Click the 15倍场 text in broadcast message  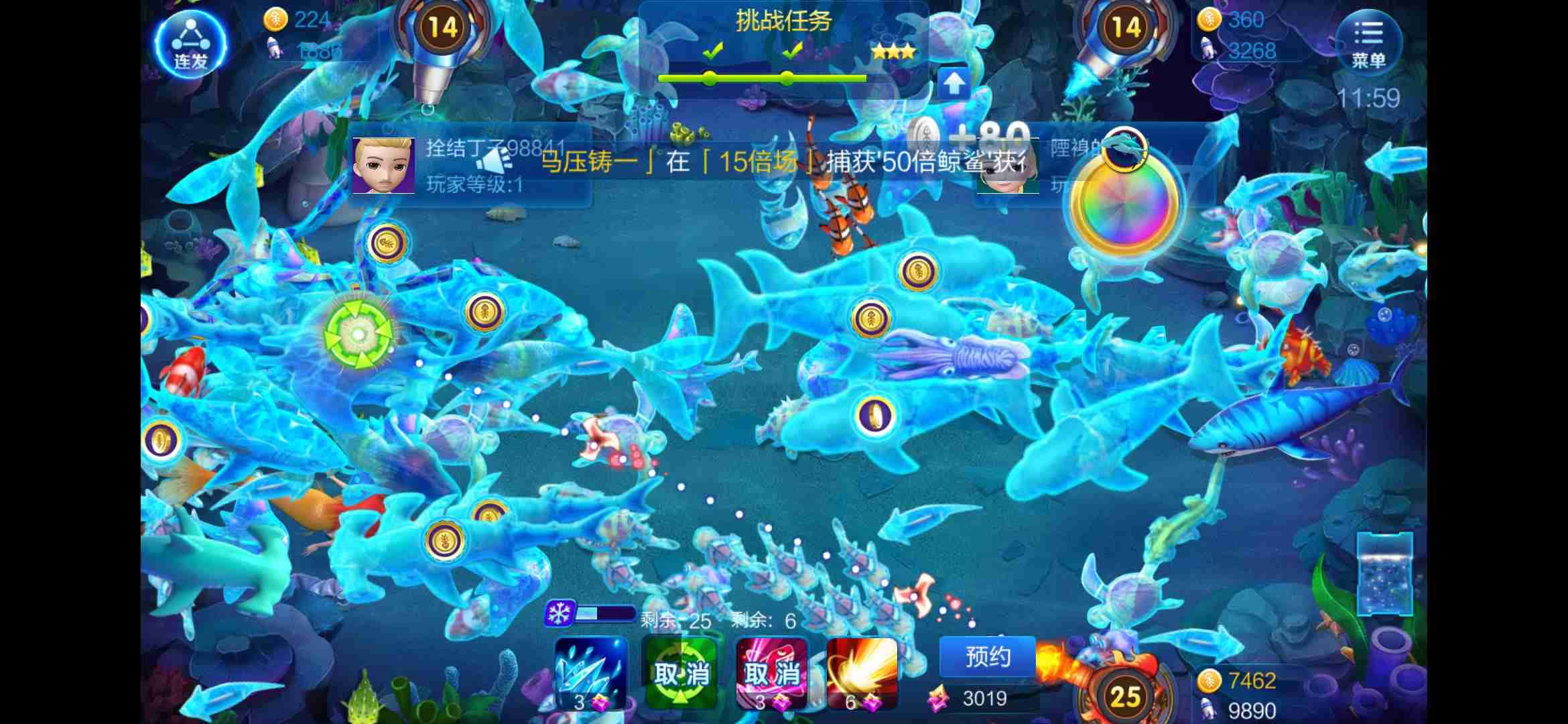(760, 163)
